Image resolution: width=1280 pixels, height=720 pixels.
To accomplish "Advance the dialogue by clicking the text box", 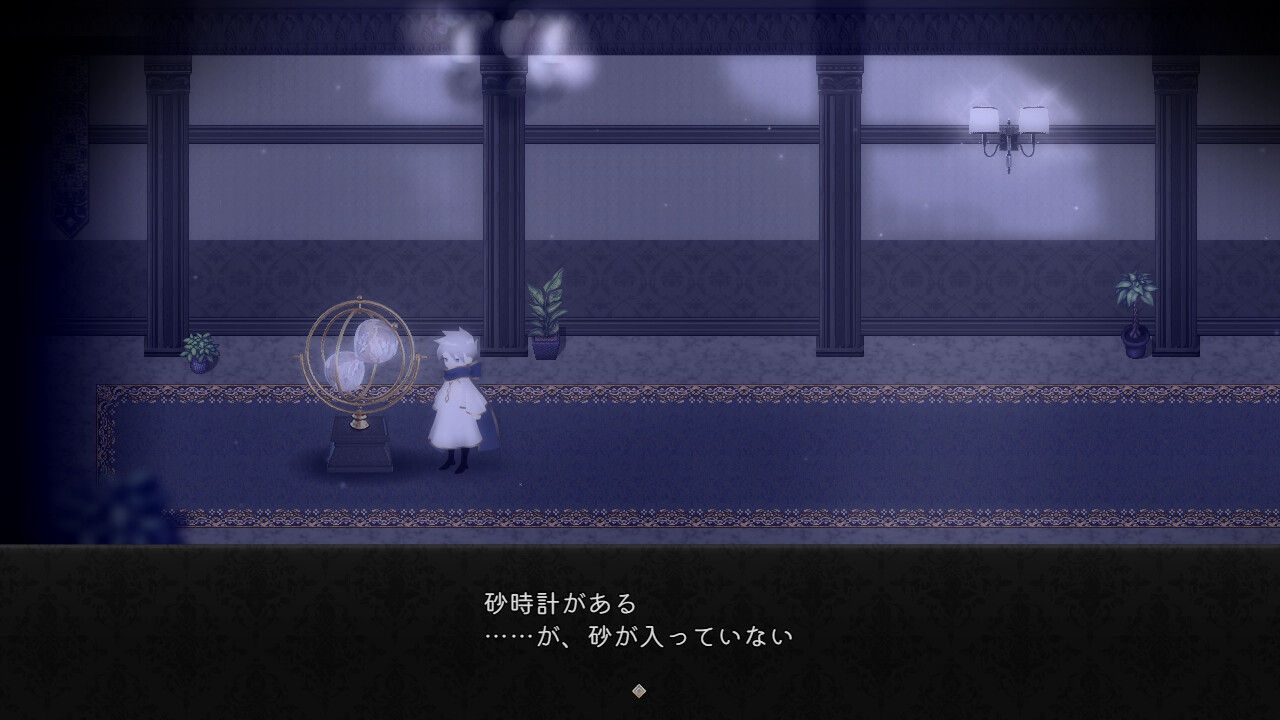I will click(x=640, y=620).
